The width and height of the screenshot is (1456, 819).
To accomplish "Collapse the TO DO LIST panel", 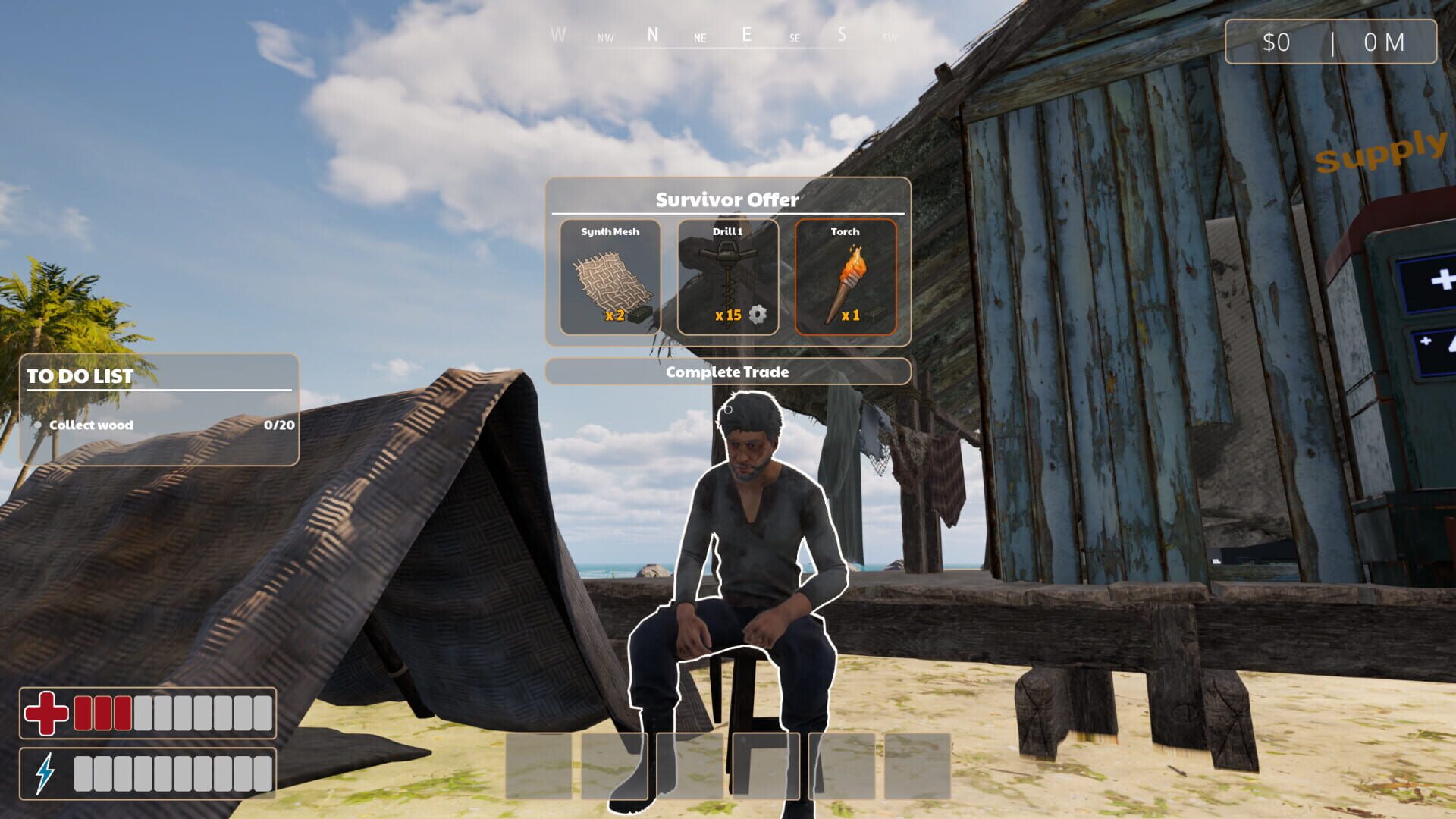I will coord(80,375).
